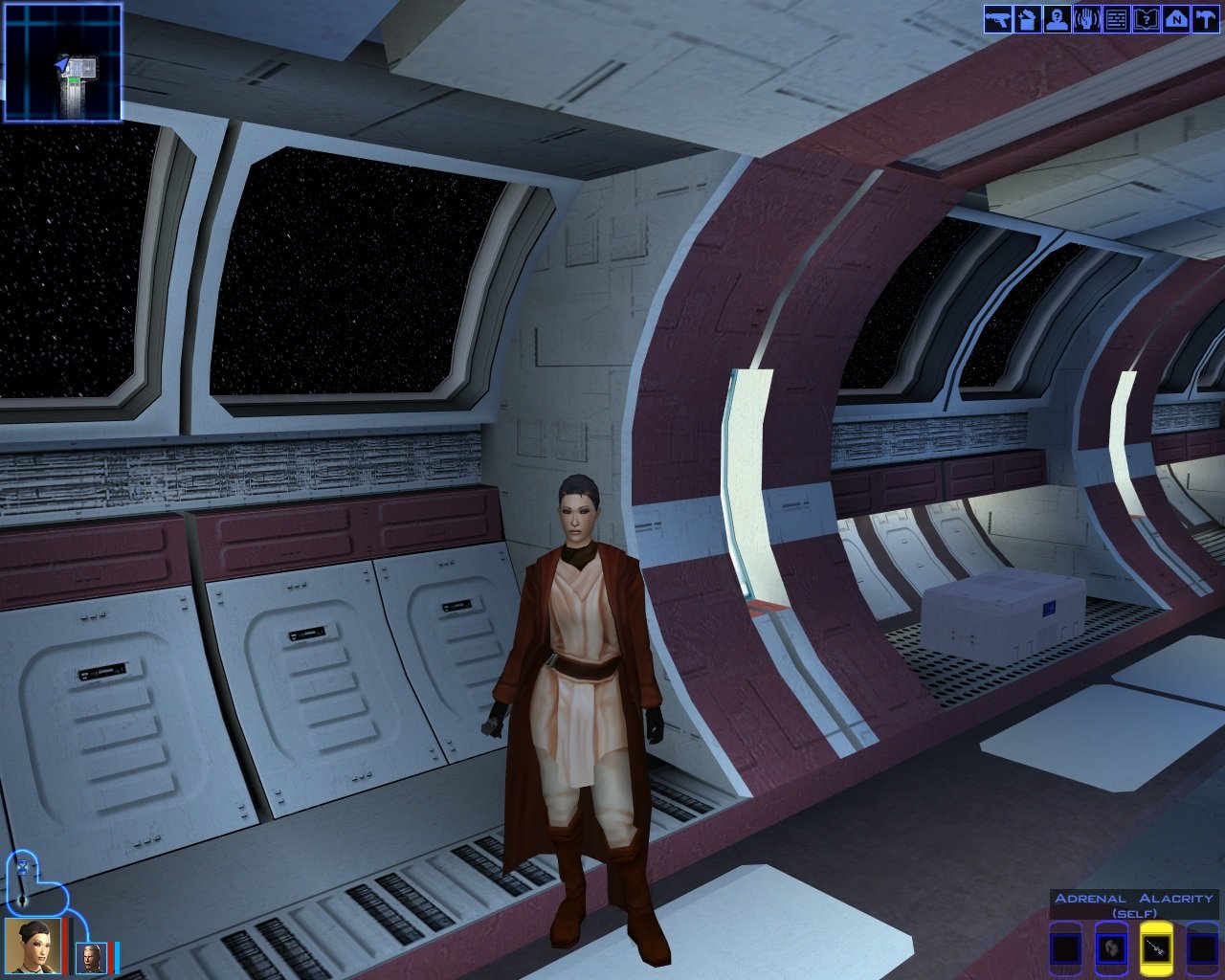This screenshot has width=1225, height=980.
Task: Open the Character sheet silhouette icon
Action: coord(1057,19)
